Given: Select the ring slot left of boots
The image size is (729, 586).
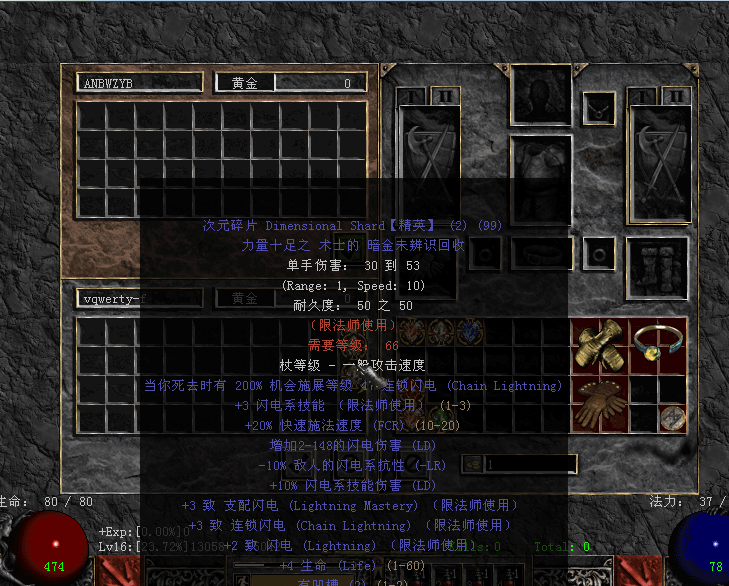Looking at the screenshot, I should 599,251.
